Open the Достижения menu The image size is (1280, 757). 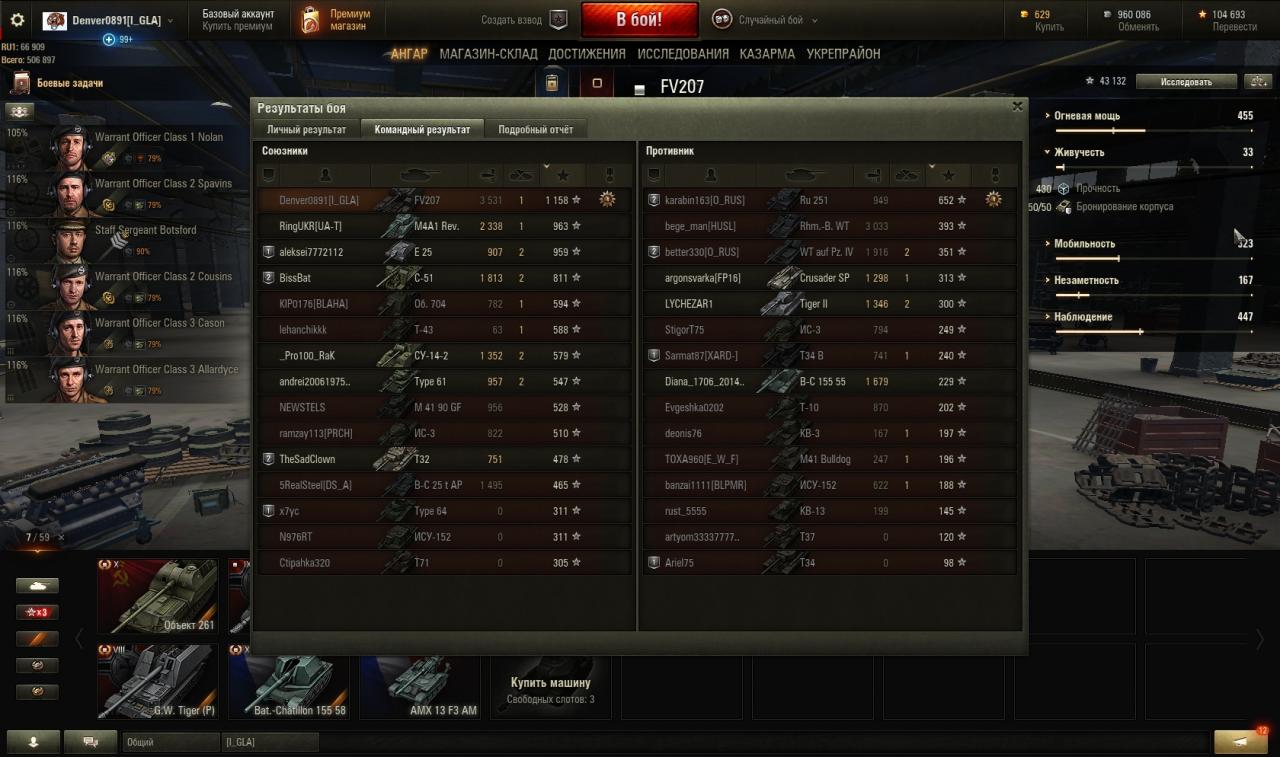coord(587,54)
